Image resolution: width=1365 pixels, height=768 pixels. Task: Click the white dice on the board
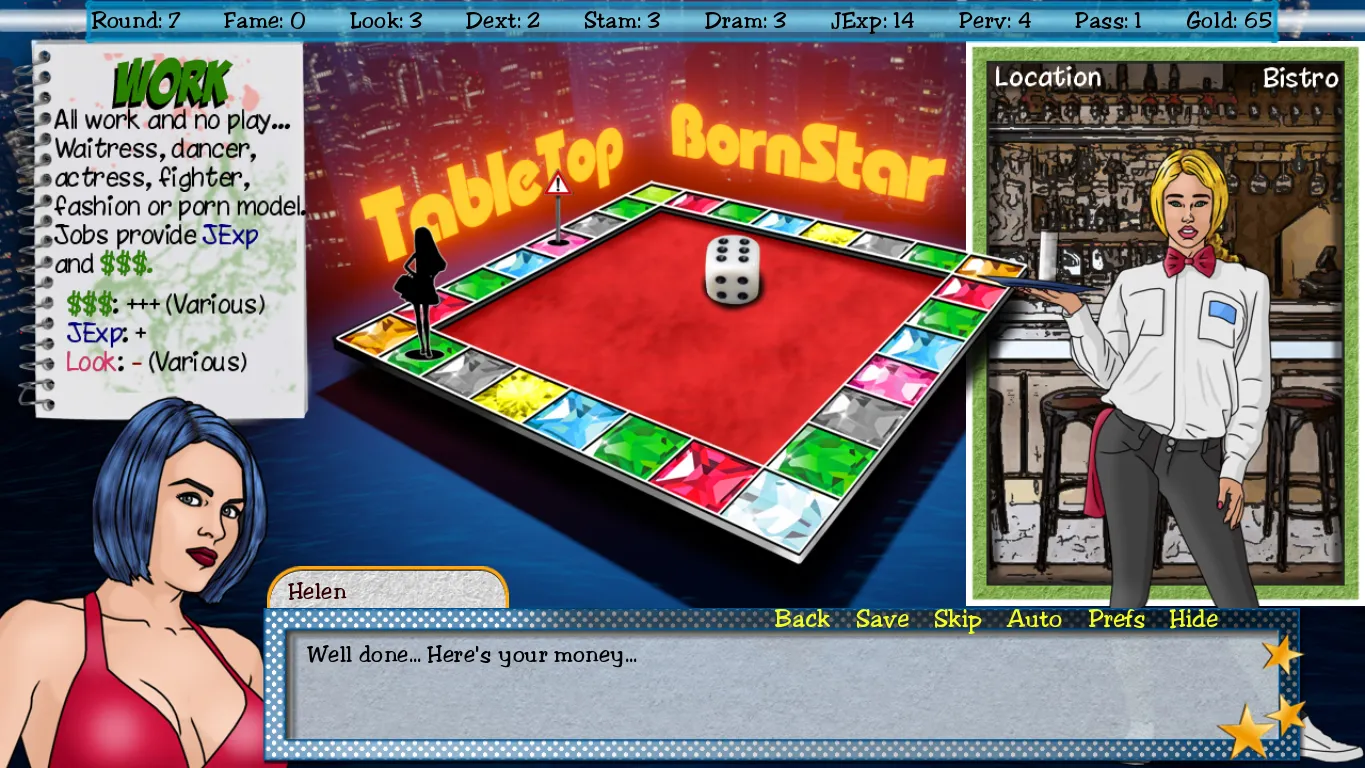pyautogui.click(x=732, y=268)
